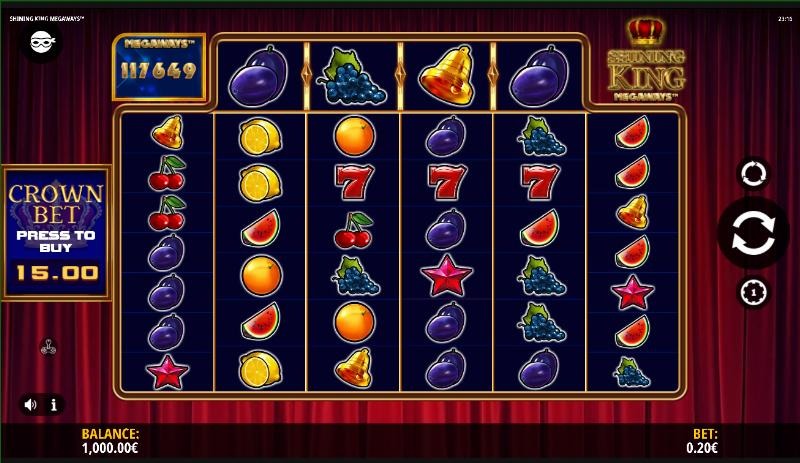Open the autoplay options above the spin button
800x463 pixels.
click(x=753, y=173)
